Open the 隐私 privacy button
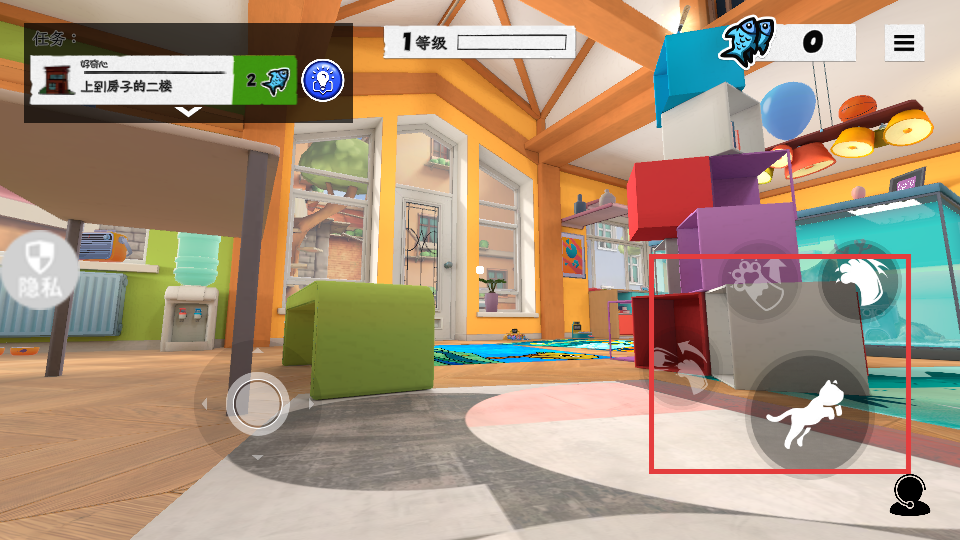This screenshot has width=960, height=540. pos(39,272)
